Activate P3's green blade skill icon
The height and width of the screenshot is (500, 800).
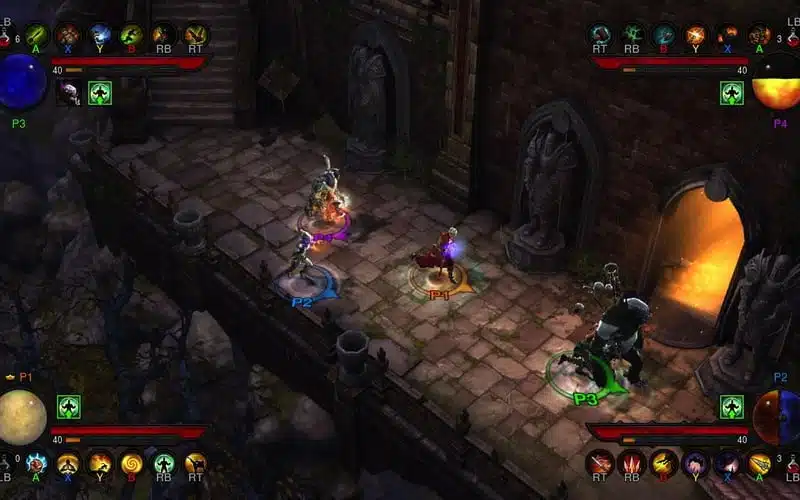37,36
